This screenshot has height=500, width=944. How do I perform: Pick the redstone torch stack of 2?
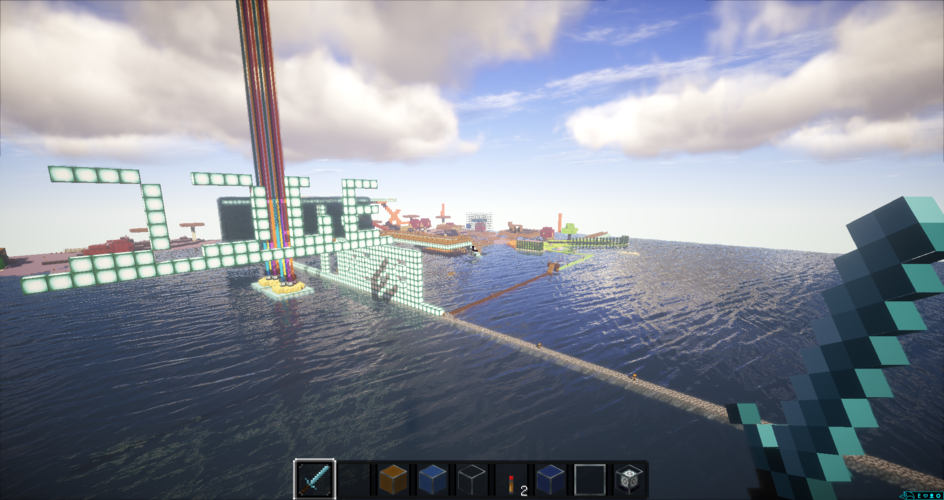[x=510, y=479]
